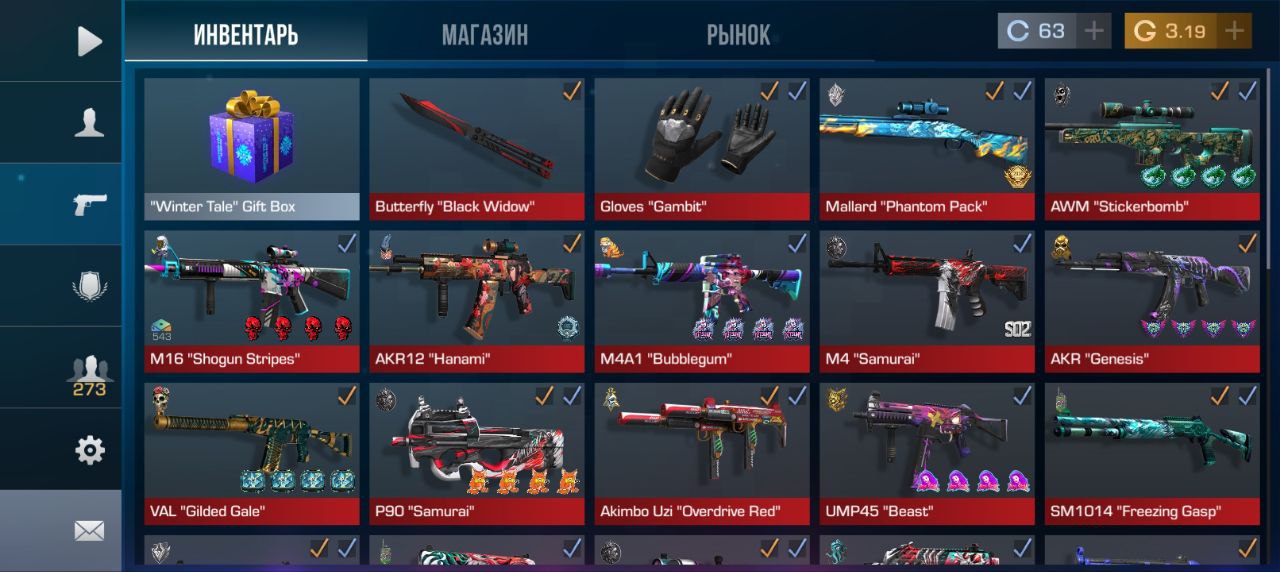Select the AKR12 "Hanami" skin
Viewport: 1280px width, 572px height.
(476, 301)
